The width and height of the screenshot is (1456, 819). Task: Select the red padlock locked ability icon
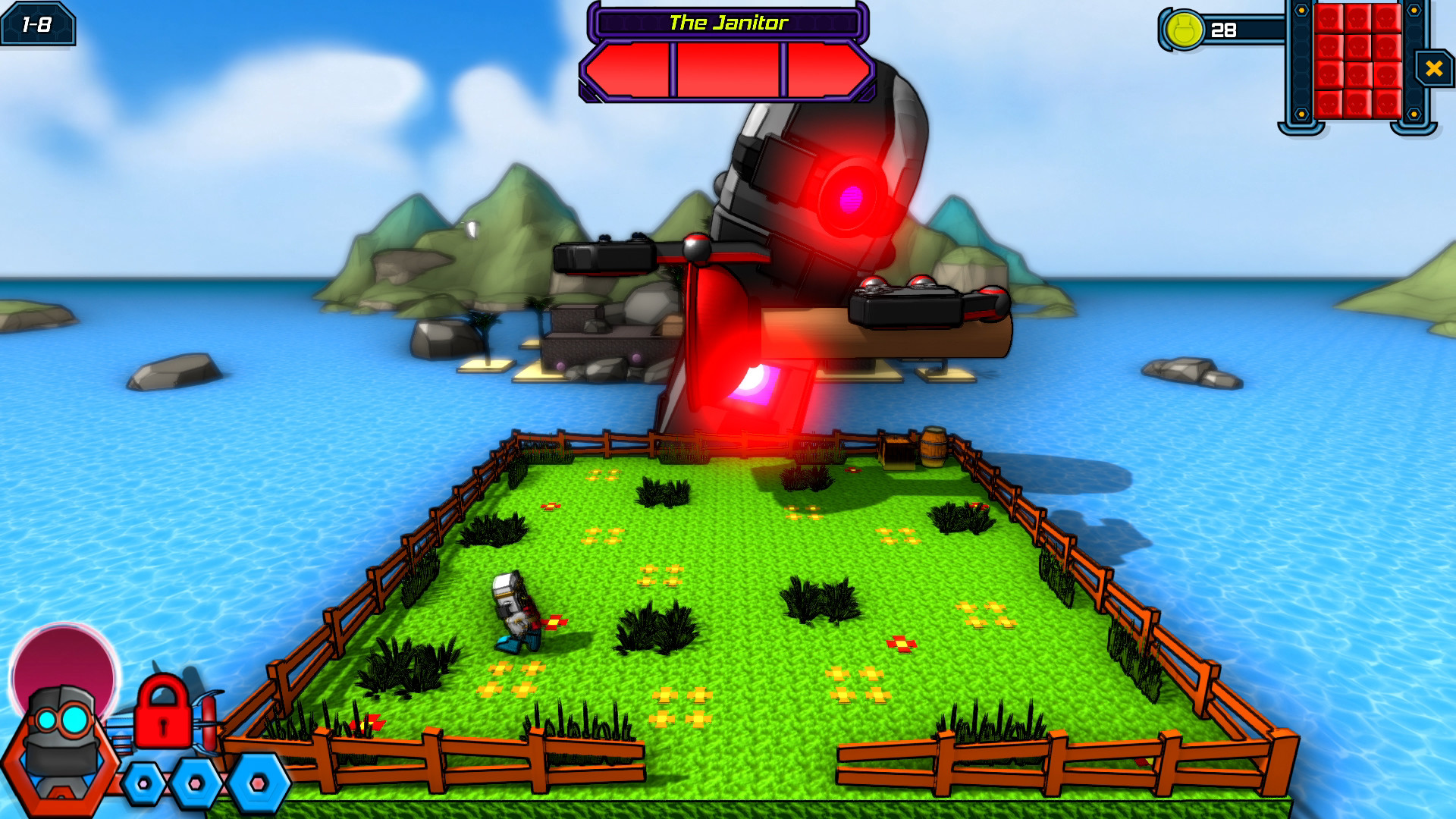tap(162, 711)
